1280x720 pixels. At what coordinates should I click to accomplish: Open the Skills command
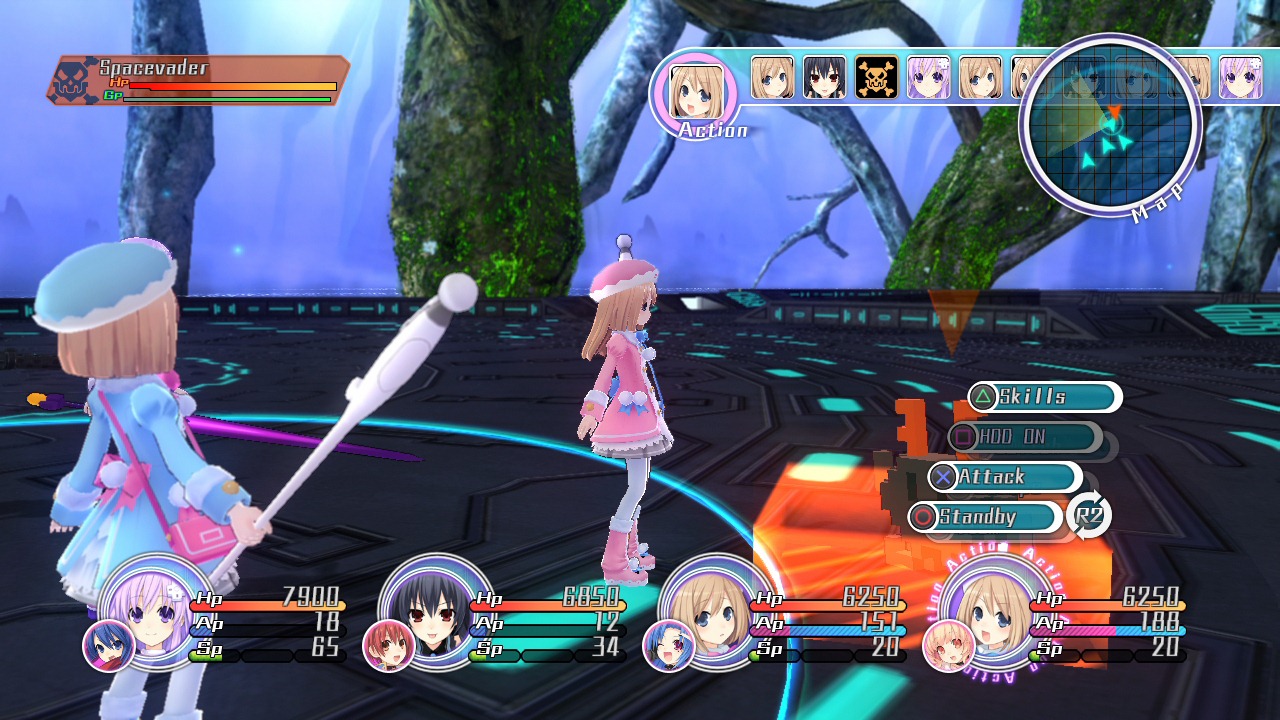(1043, 397)
